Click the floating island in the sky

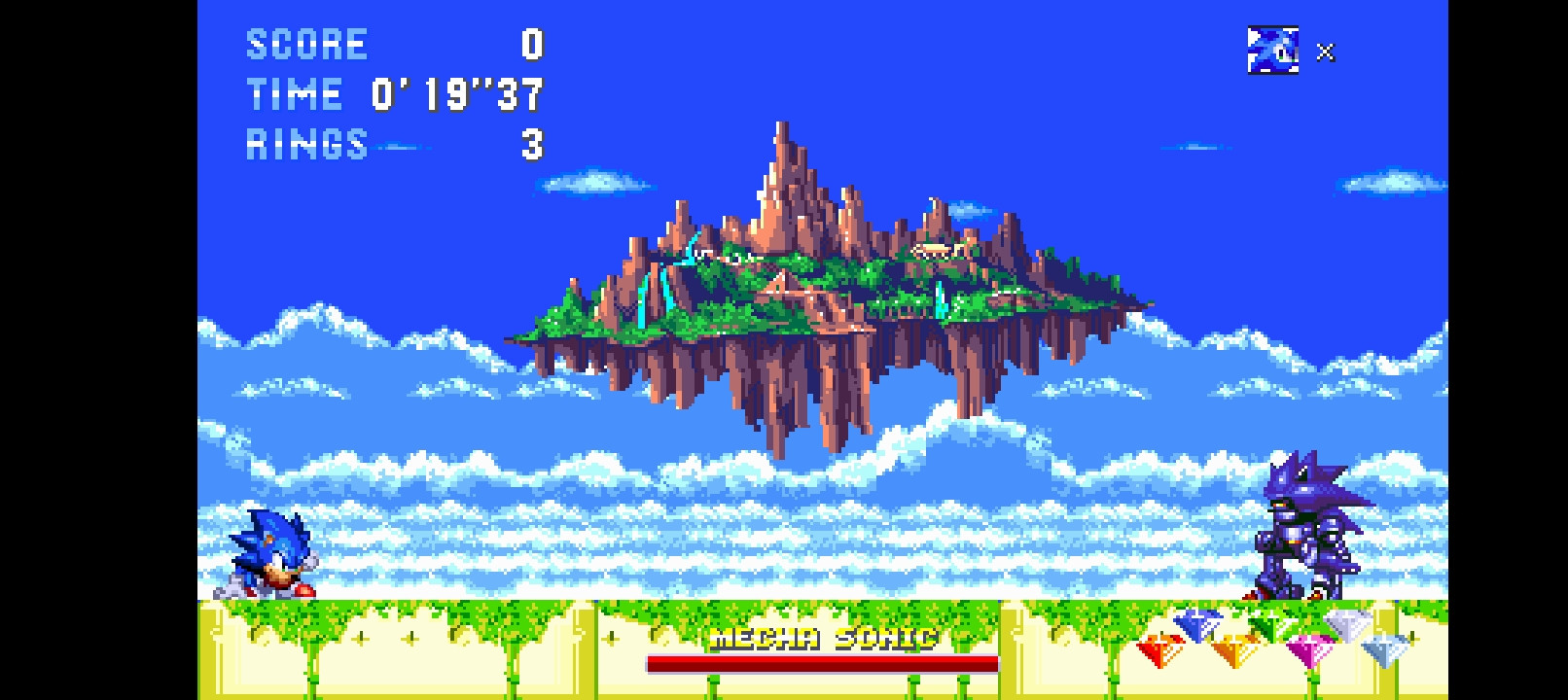827,282
